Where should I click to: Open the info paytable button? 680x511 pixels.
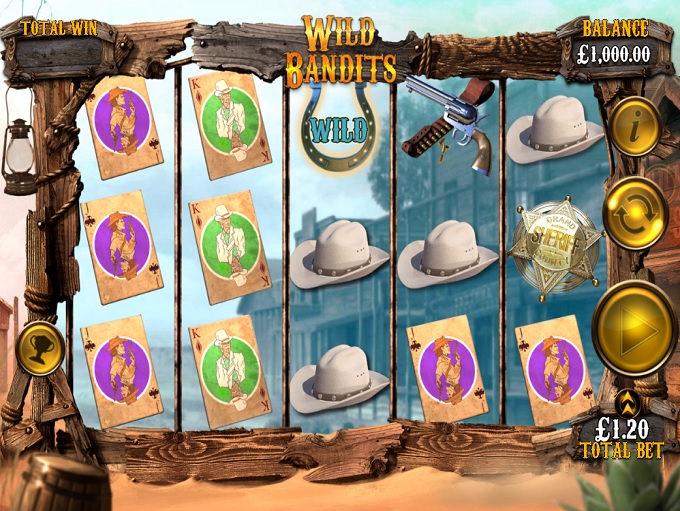coord(634,126)
